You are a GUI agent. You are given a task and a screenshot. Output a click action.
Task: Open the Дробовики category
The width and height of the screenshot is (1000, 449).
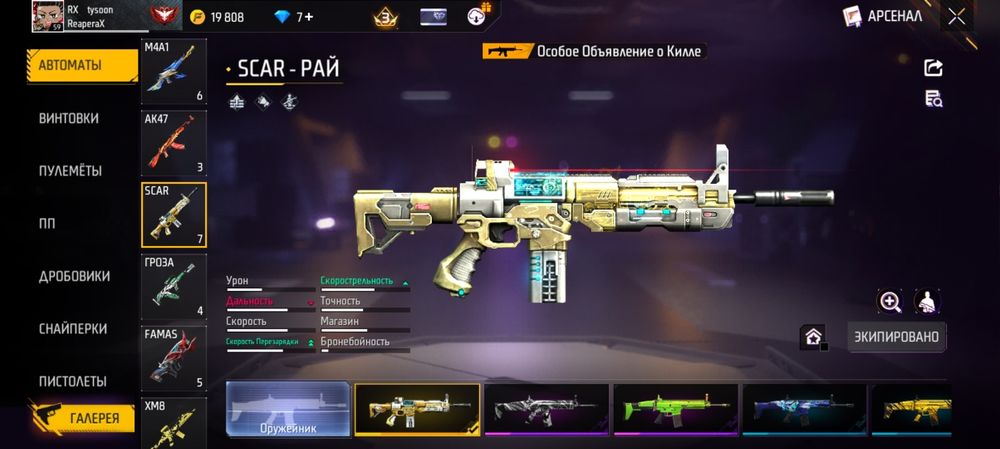tap(74, 276)
